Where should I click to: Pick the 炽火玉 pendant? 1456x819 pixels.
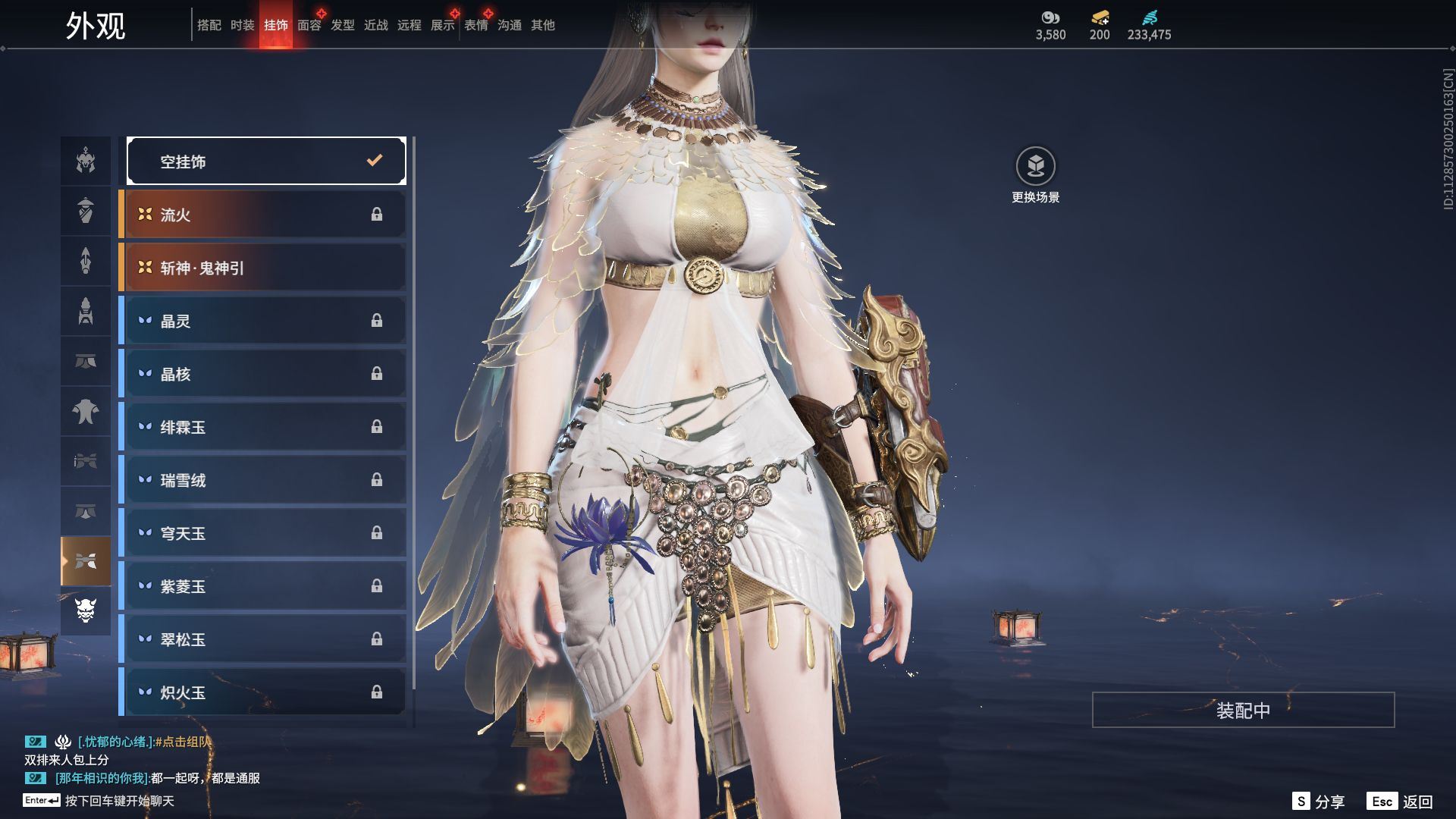pyautogui.click(x=263, y=692)
